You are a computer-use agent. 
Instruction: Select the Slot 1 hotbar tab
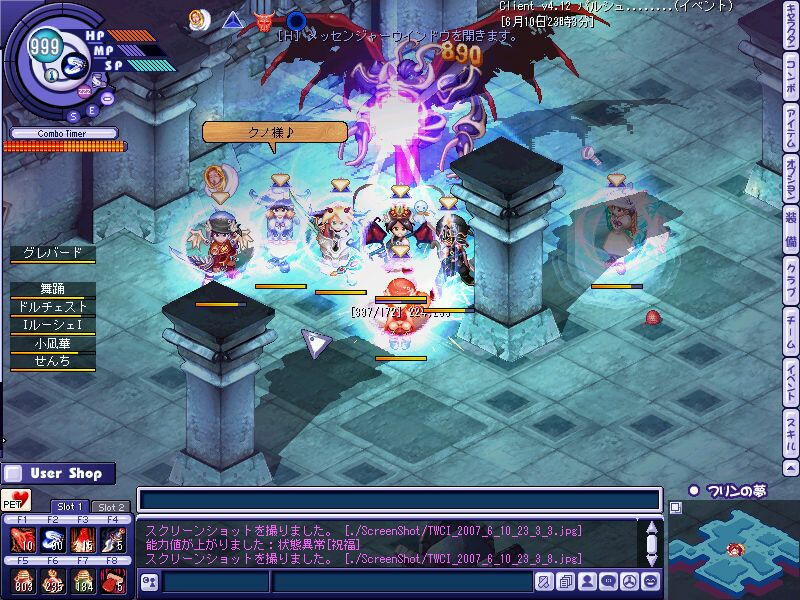[x=70, y=507]
